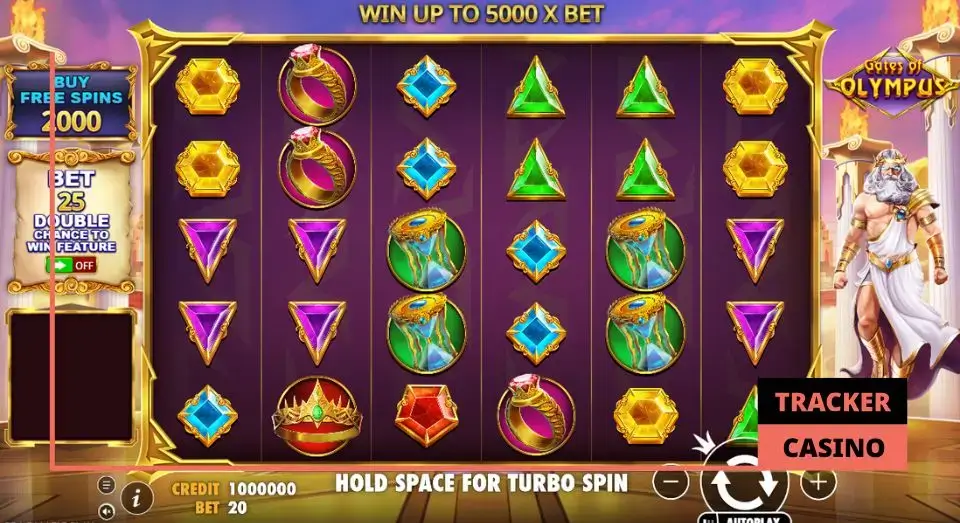Screen dimensions: 960x523
Task: Increase the bet with the plus button
Action: (x=817, y=482)
